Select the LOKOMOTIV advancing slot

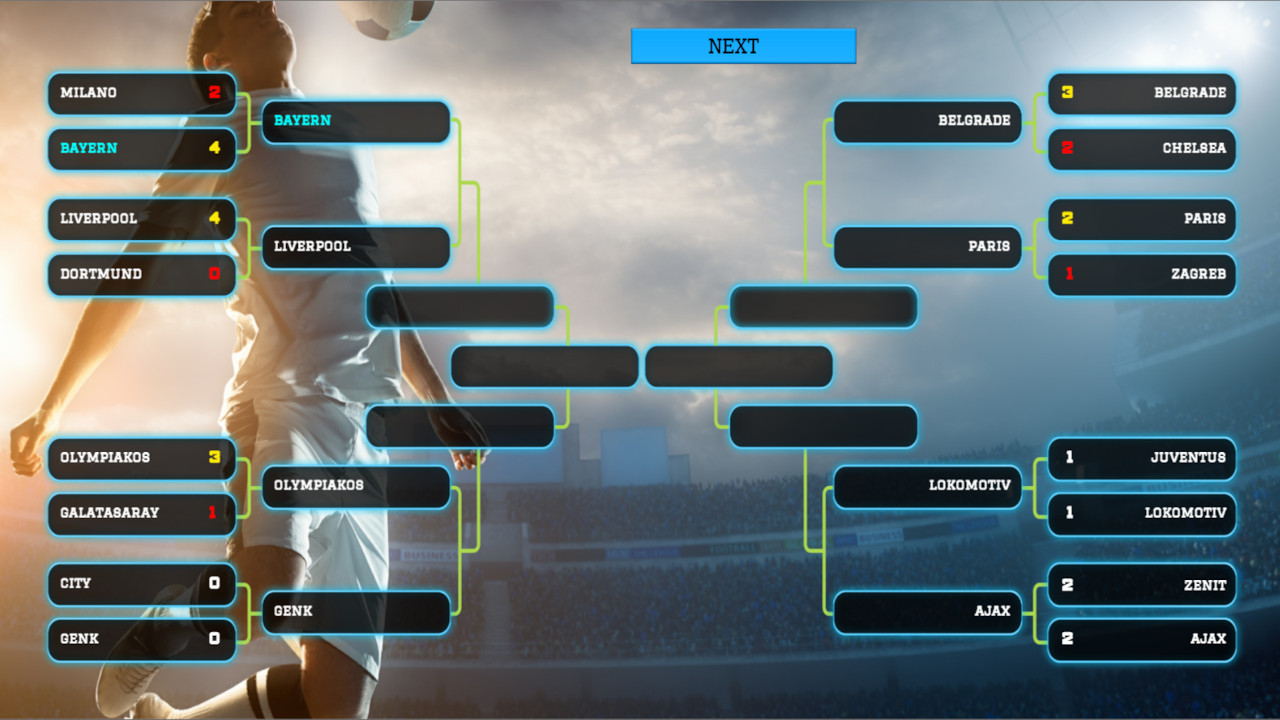pos(926,487)
